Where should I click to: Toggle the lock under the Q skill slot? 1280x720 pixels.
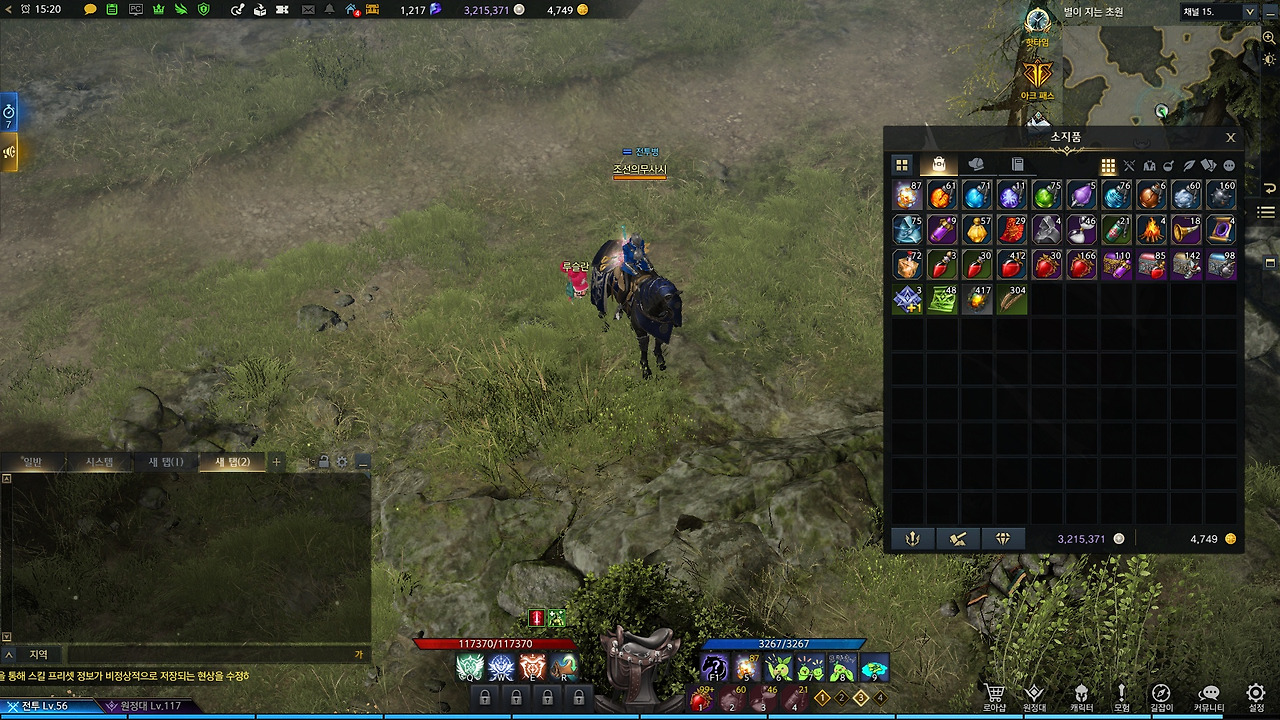(x=485, y=698)
